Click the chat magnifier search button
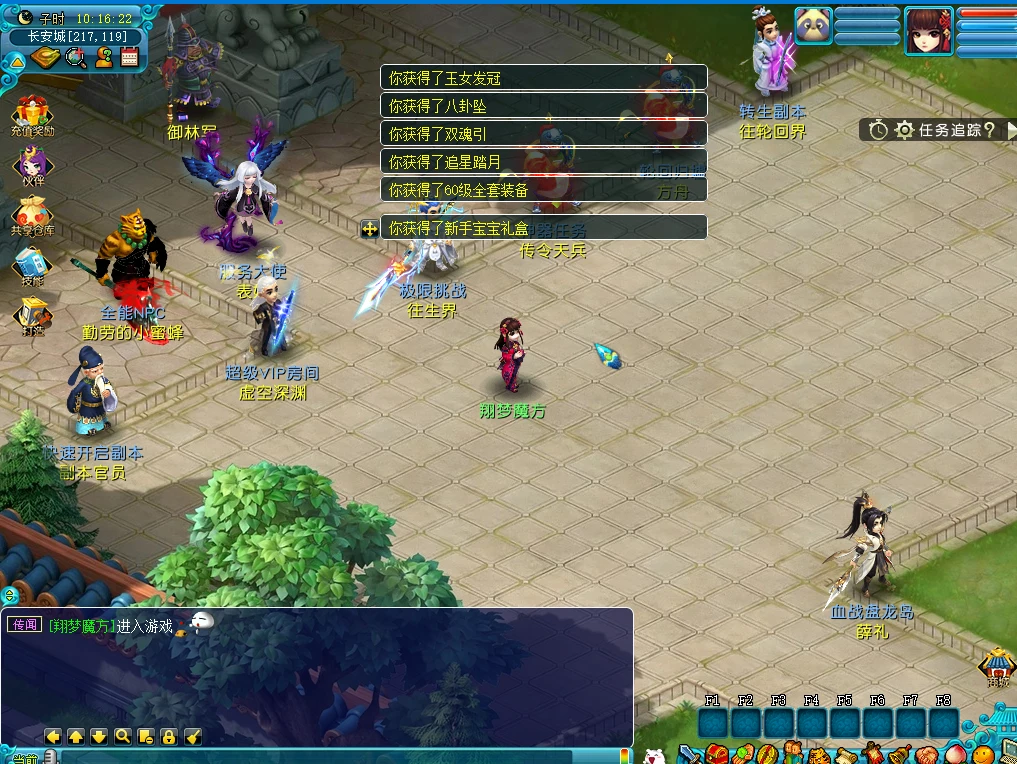The height and width of the screenshot is (764, 1017). [x=122, y=737]
